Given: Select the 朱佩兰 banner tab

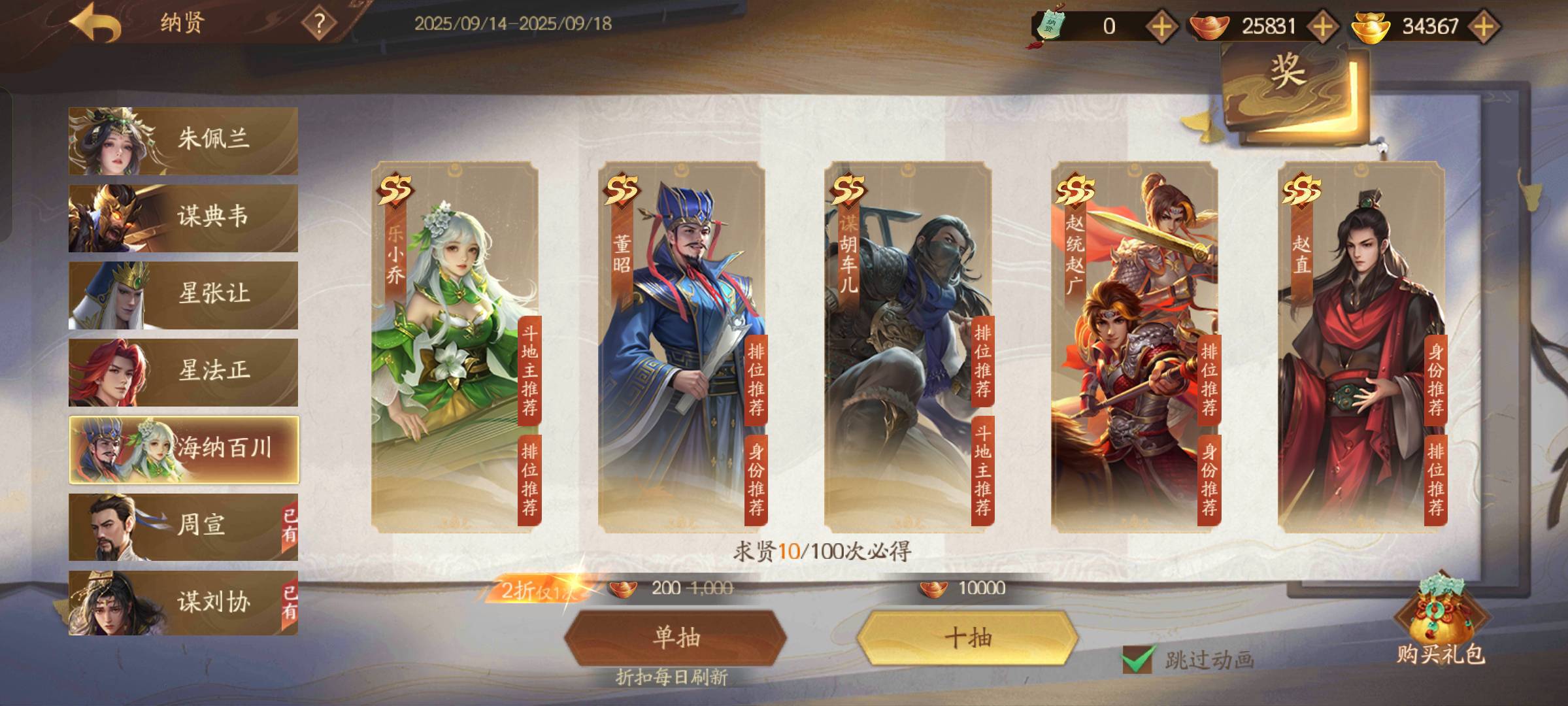Looking at the screenshot, I should click(183, 141).
